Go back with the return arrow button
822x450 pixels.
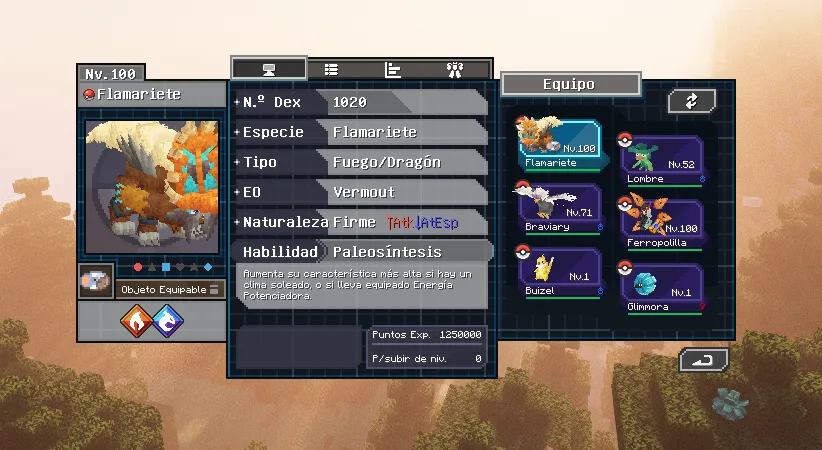tap(703, 360)
